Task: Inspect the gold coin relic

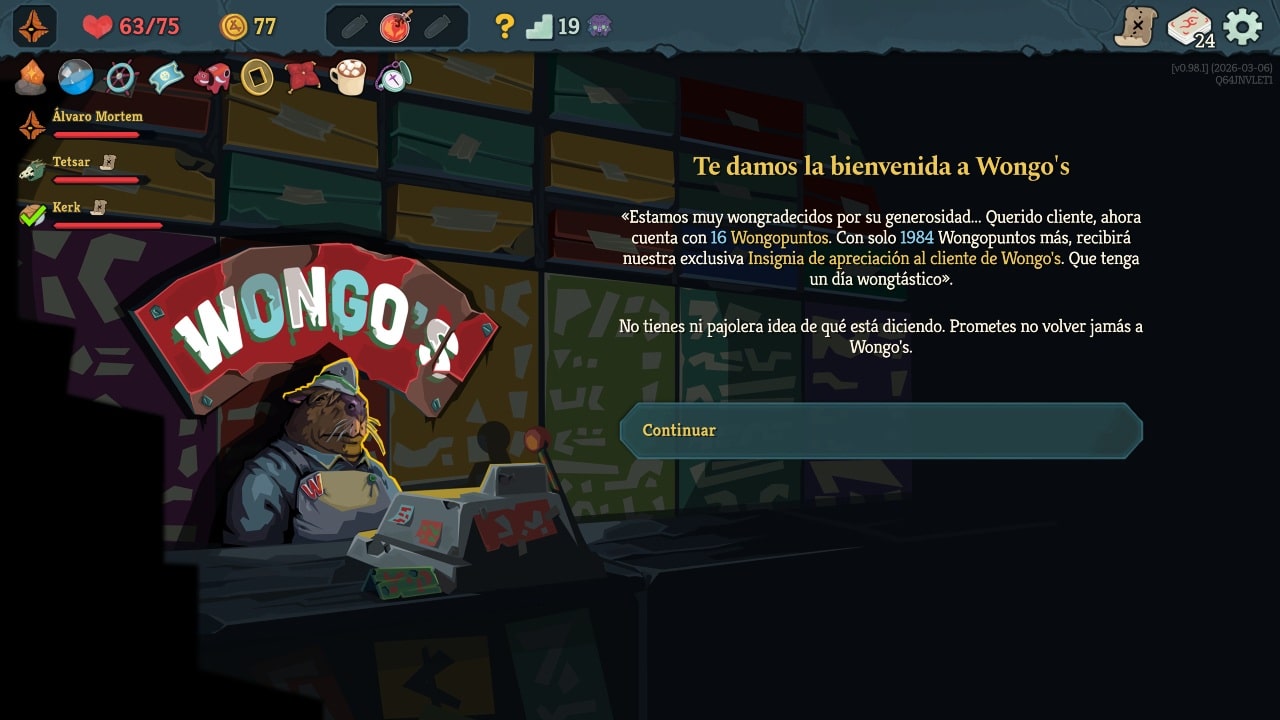Action: coord(257,77)
